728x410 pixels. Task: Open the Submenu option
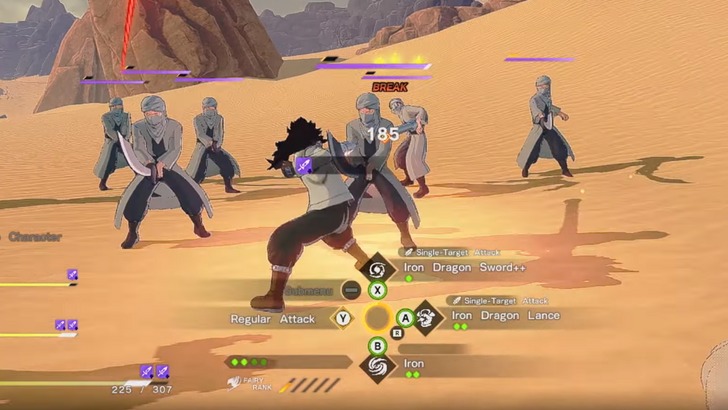pyautogui.click(x=307, y=290)
